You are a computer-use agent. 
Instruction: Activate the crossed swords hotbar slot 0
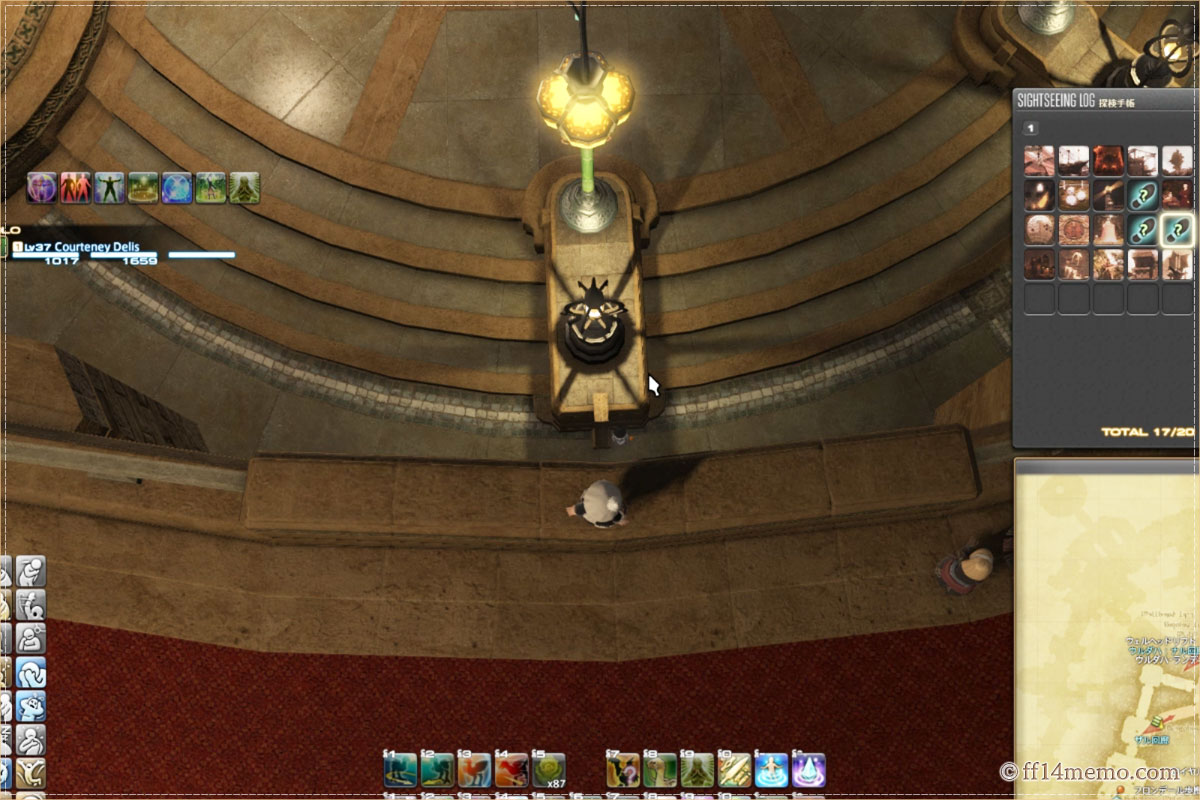(x=734, y=770)
